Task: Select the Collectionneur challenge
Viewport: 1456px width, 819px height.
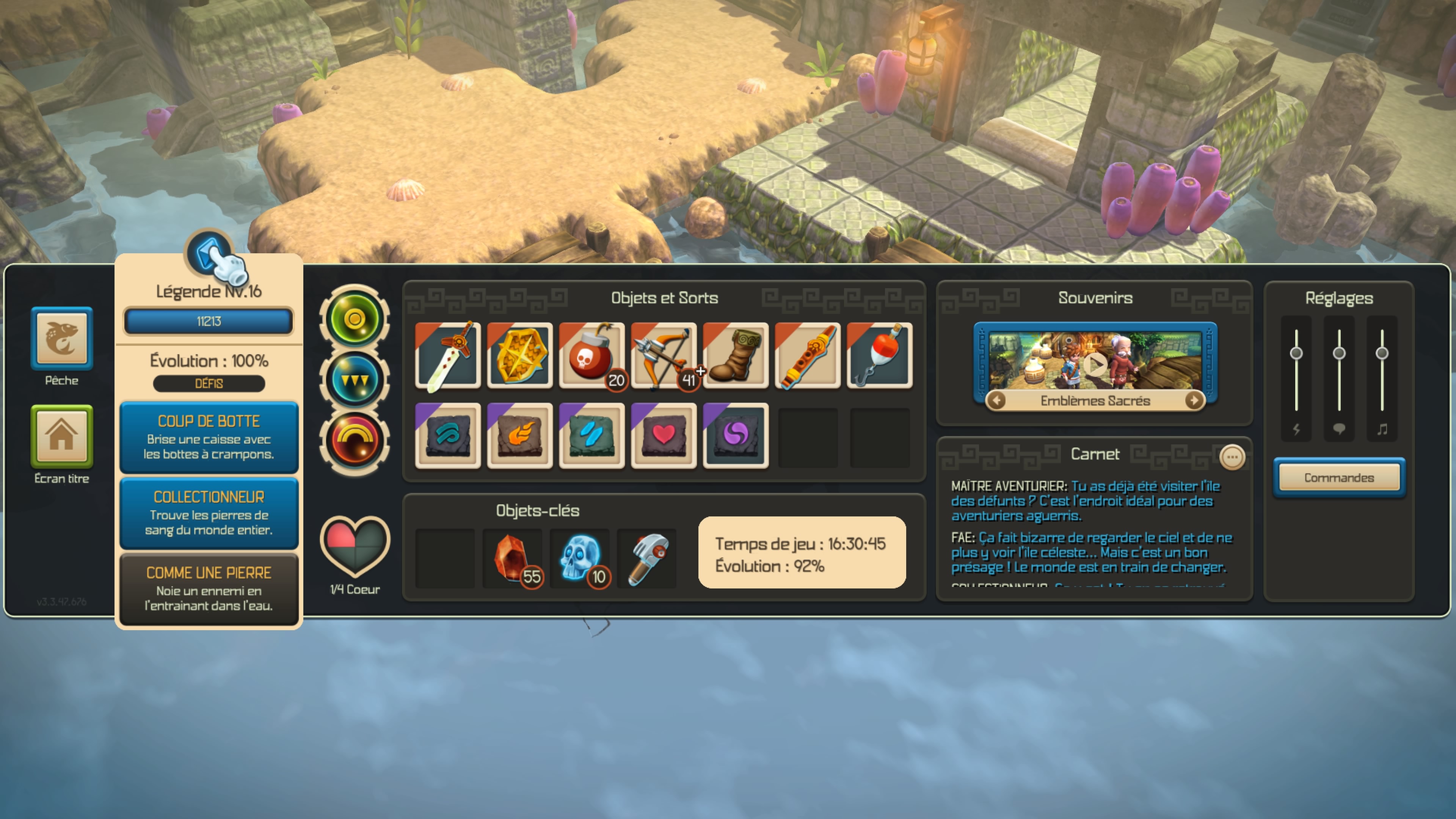Action: coord(209,513)
